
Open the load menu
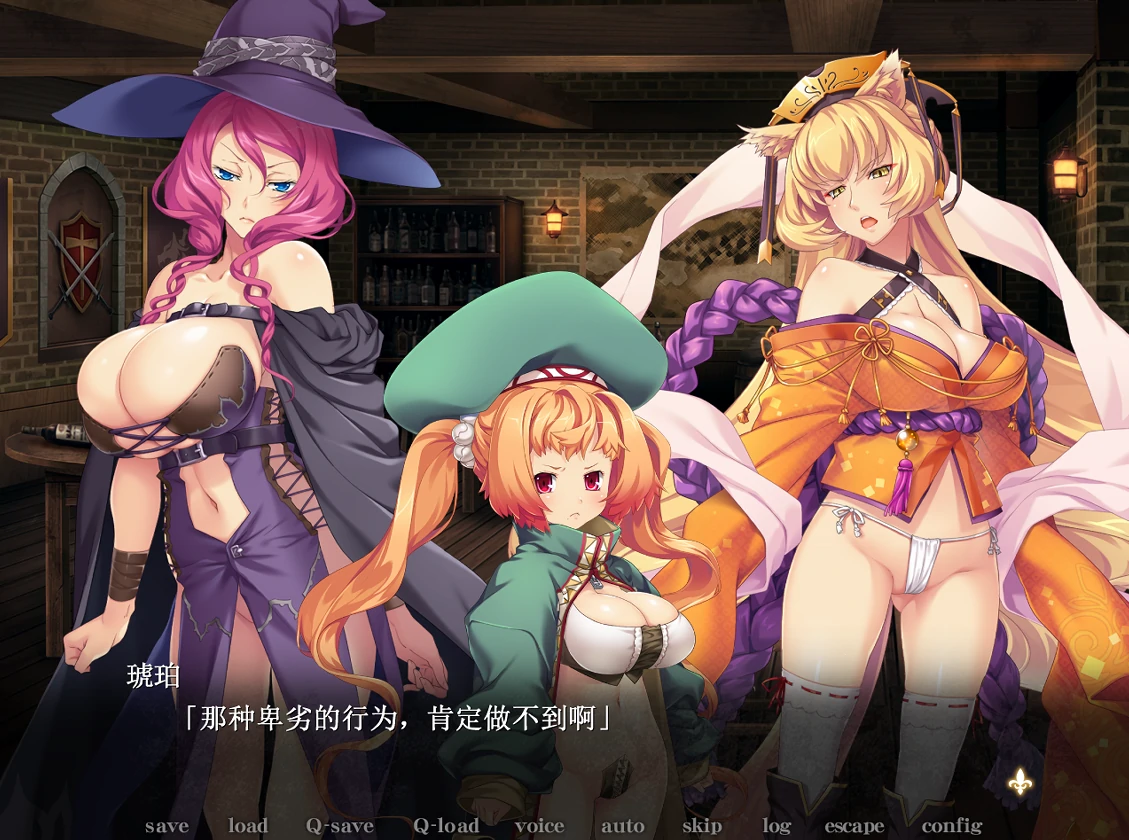point(247,826)
